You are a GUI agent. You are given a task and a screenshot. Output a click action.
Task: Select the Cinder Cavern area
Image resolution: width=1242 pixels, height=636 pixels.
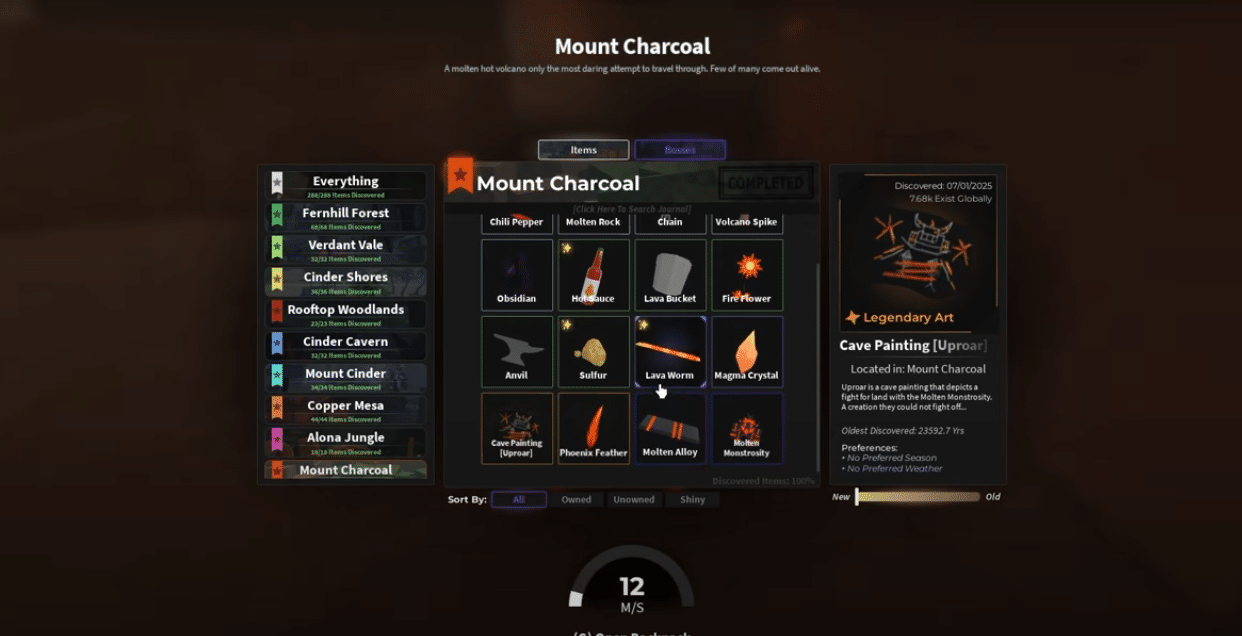coord(346,345)
